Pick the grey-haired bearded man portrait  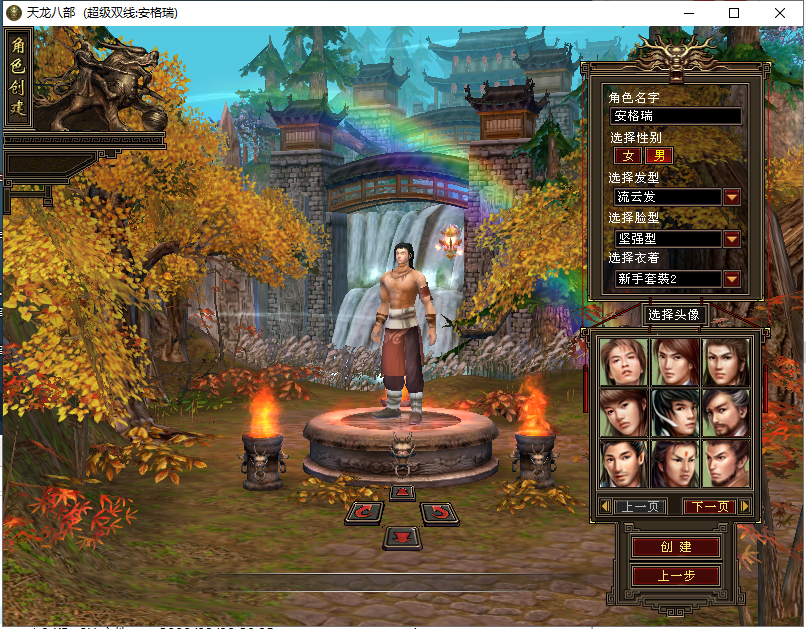coord(726,412)
